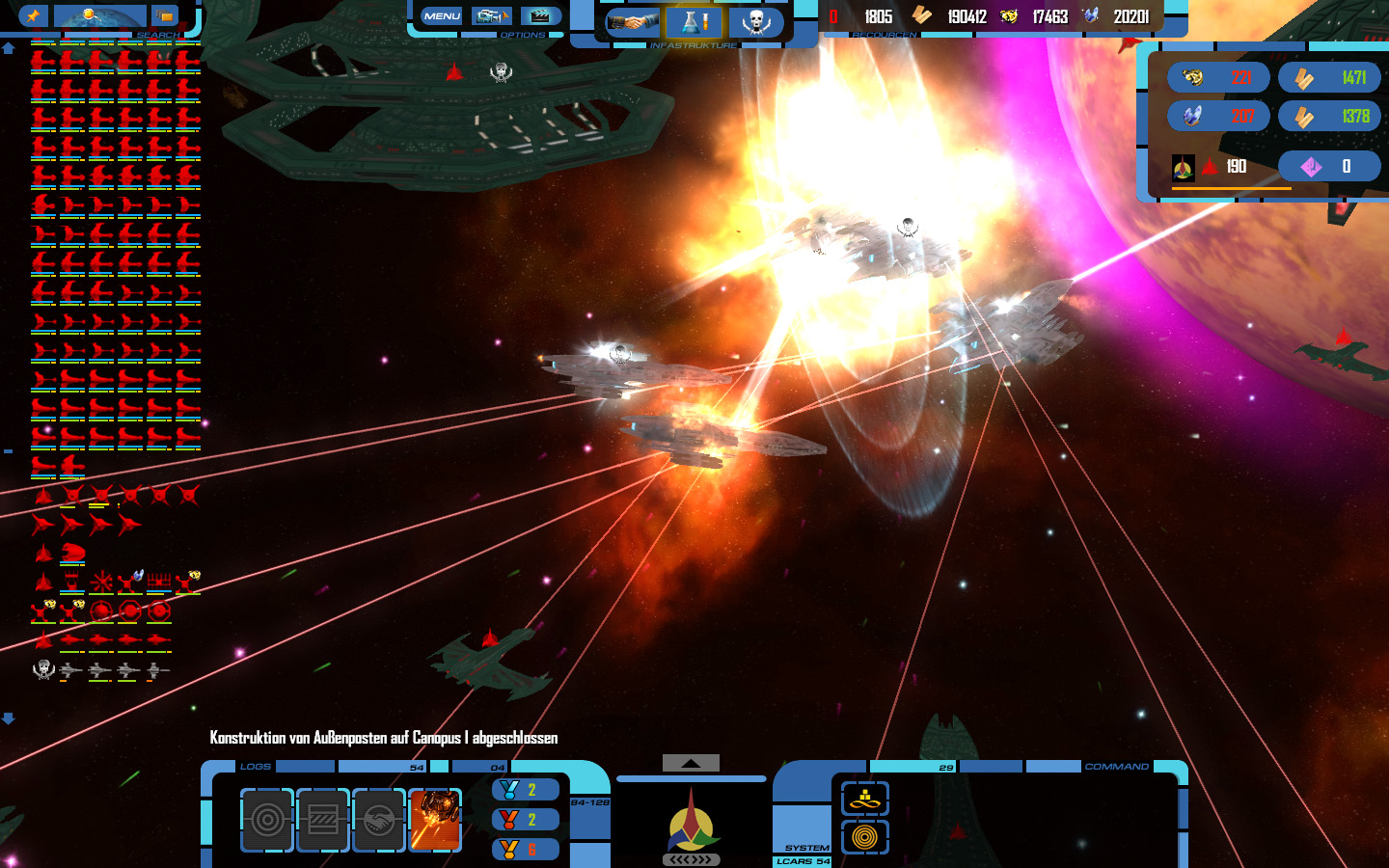Toggle the pin icon
The width and height of the screenshot is (1389, 868).
(33, 15)
